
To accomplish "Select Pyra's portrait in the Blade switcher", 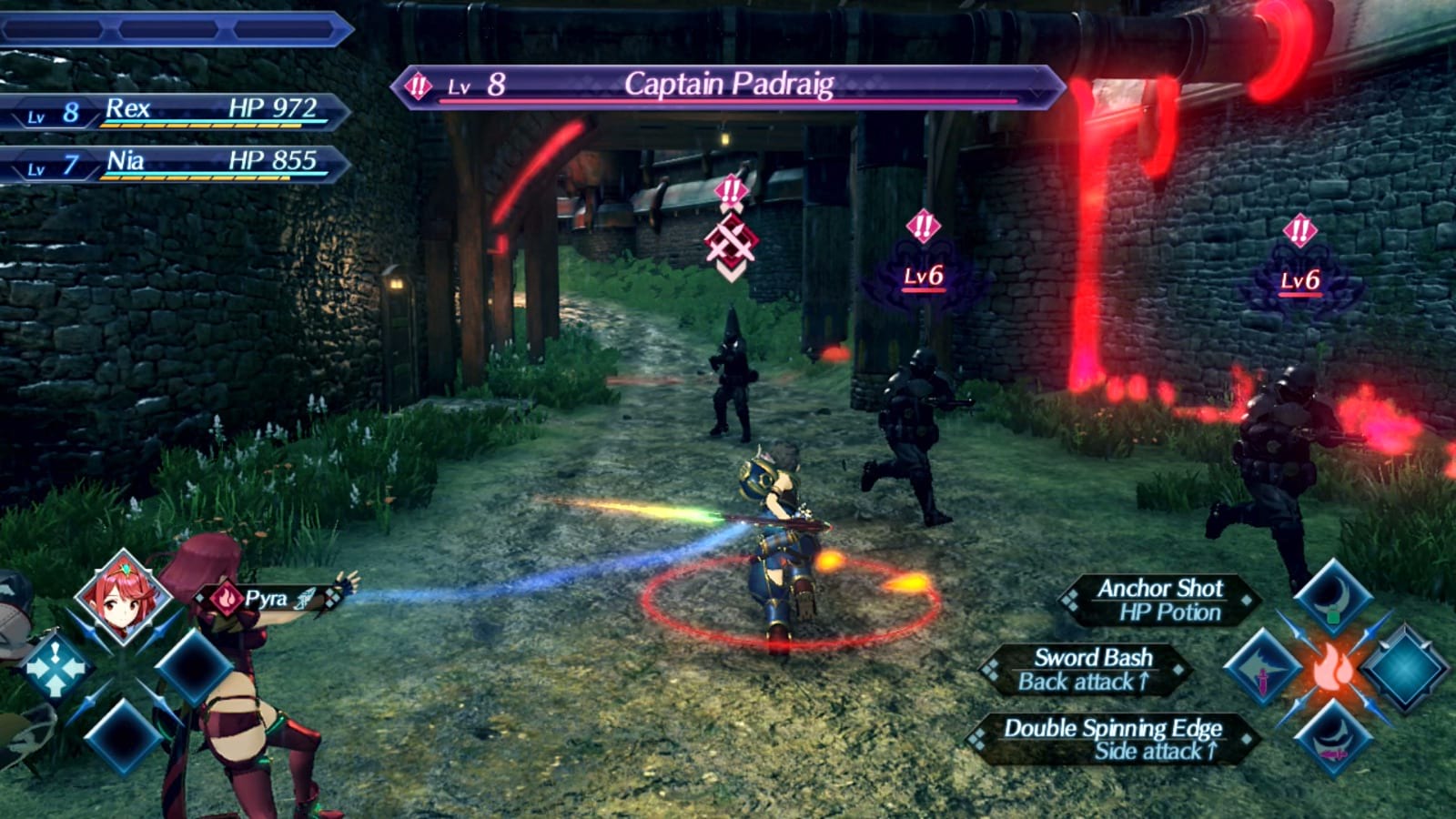I will click(x=124, y=597).
